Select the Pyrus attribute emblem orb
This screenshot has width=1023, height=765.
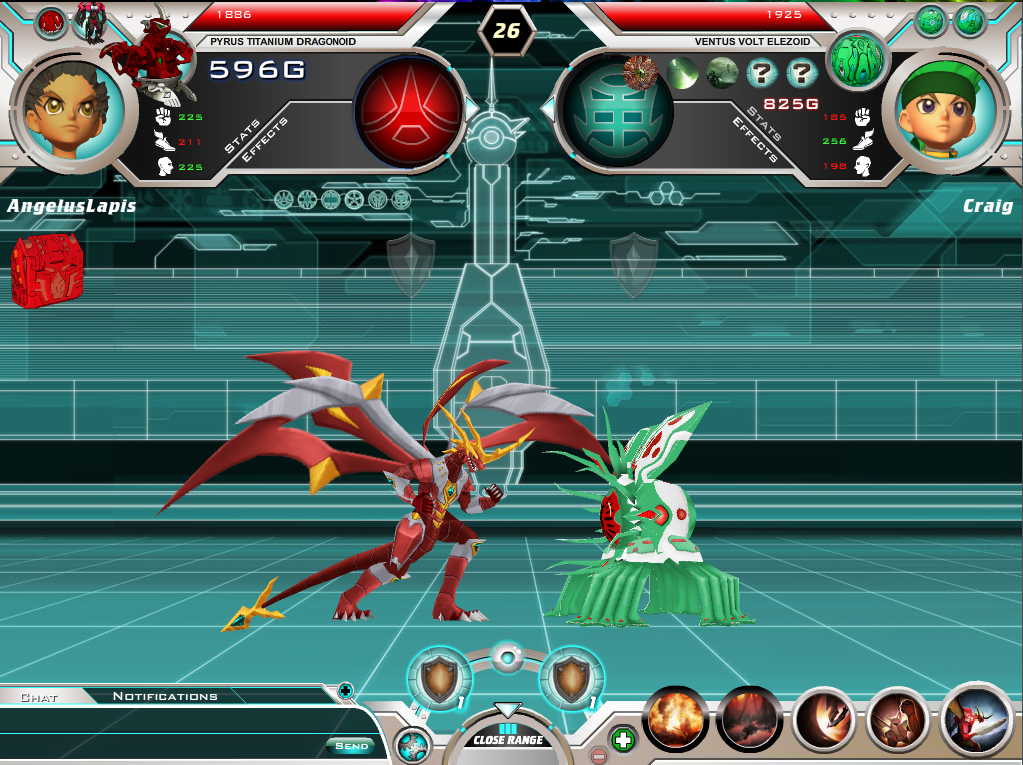(x=409, y=109)
